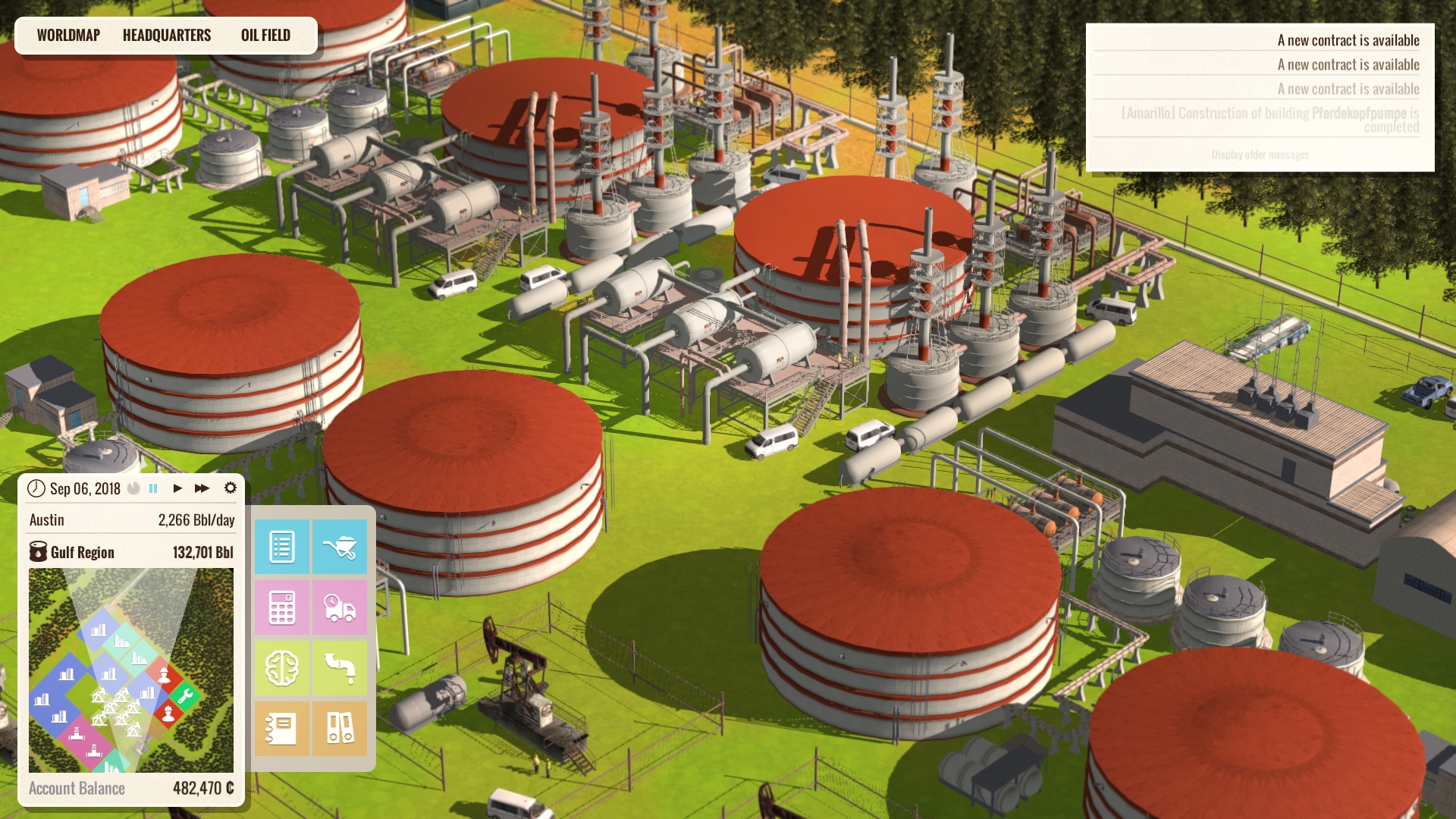The image size is (1456, 819).
Task: Open the calculator finances panel
Action: [281, 607]
